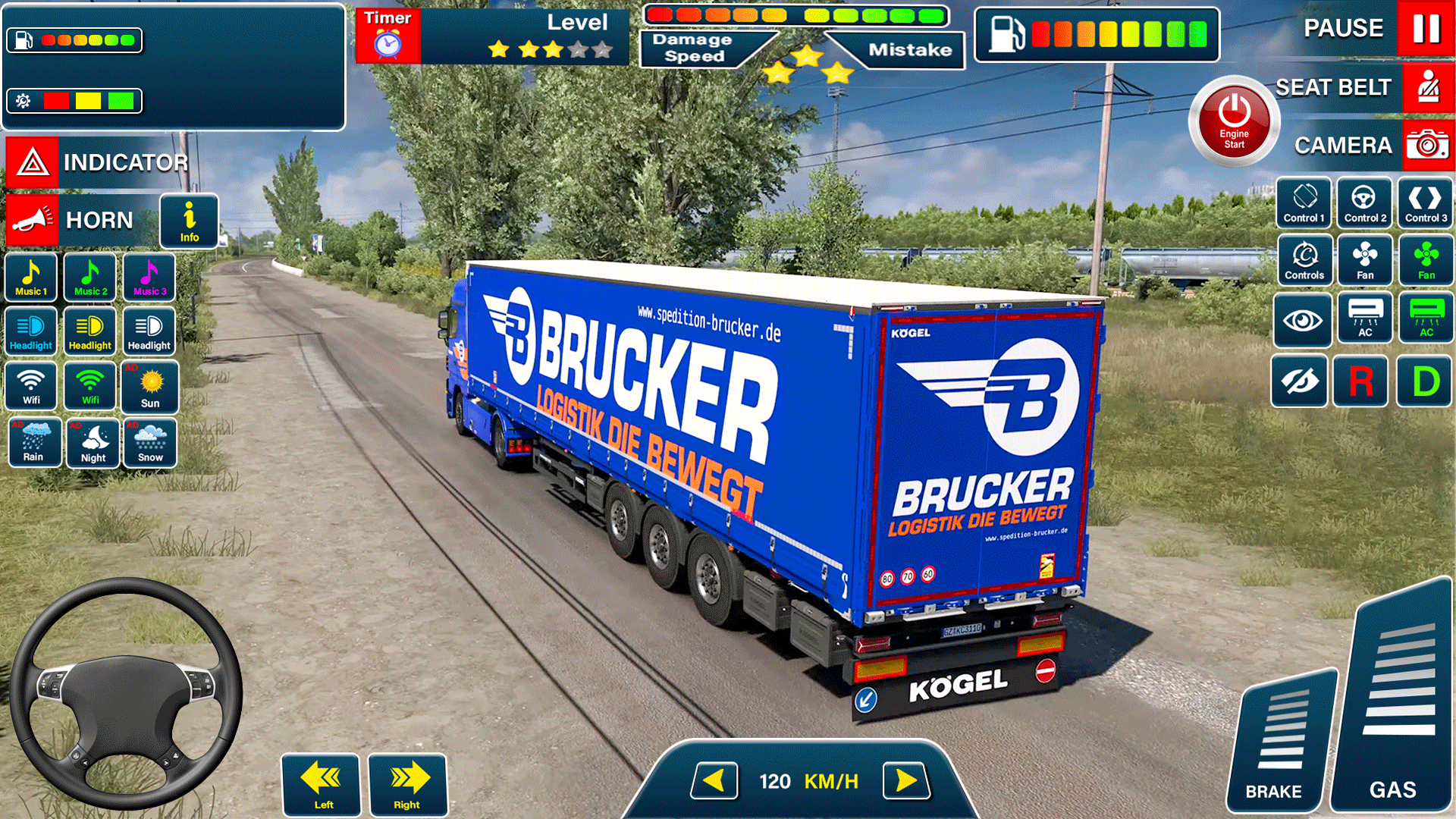This screenshot has width=1456, height=819.
Task: Play Music 1 track
Action: 30,277
